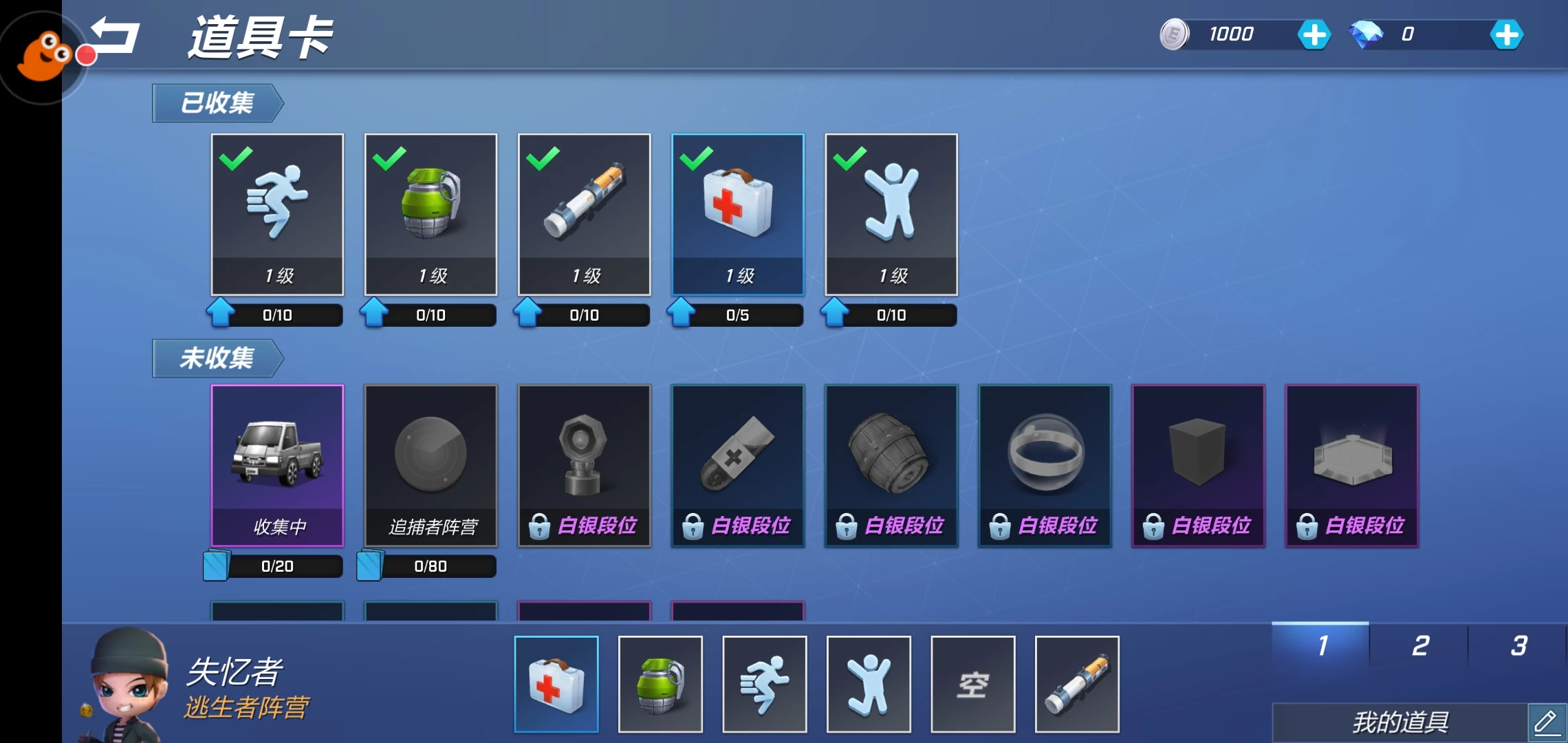Image resolution: width=1568 pixels, height=743 pixels.
Task: Pick the collected jumping figure card
Action: click(x=891, y=213)
